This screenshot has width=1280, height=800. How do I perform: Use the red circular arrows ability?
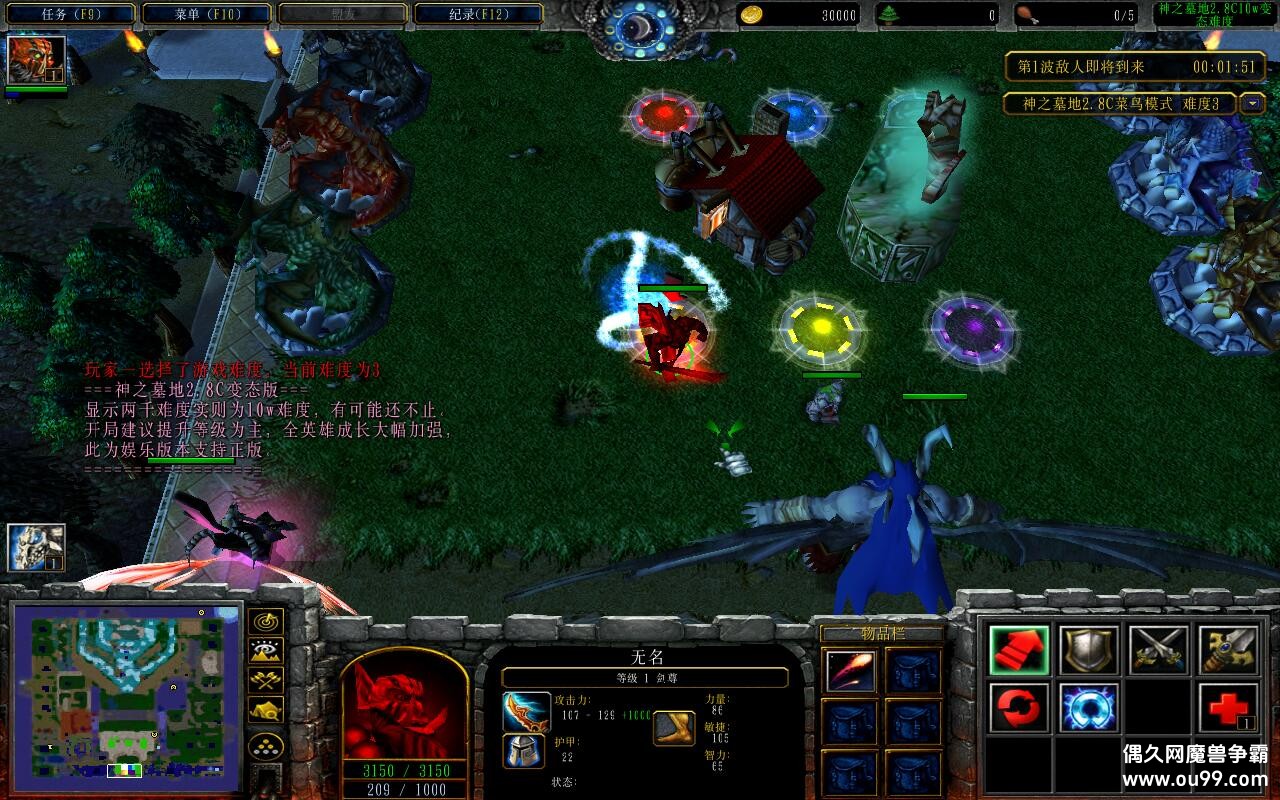click(x=1019, y=708)
